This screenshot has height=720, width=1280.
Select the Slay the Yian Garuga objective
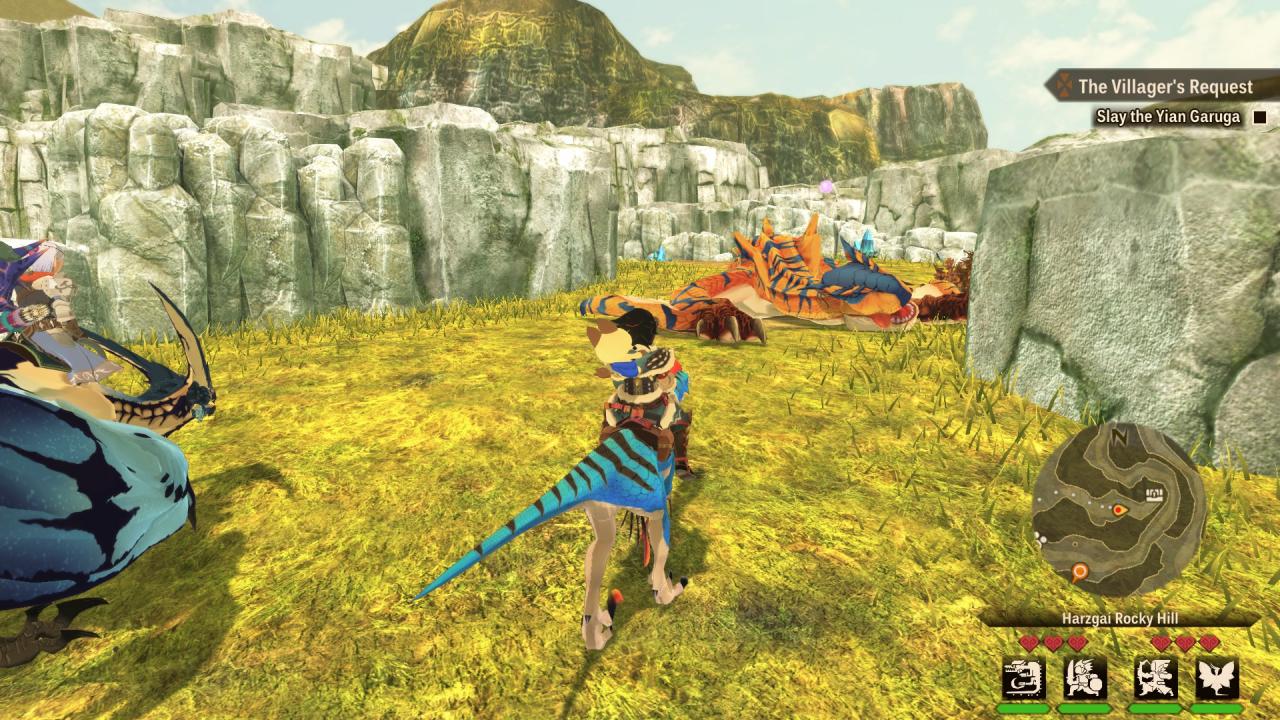[1167, 117]
